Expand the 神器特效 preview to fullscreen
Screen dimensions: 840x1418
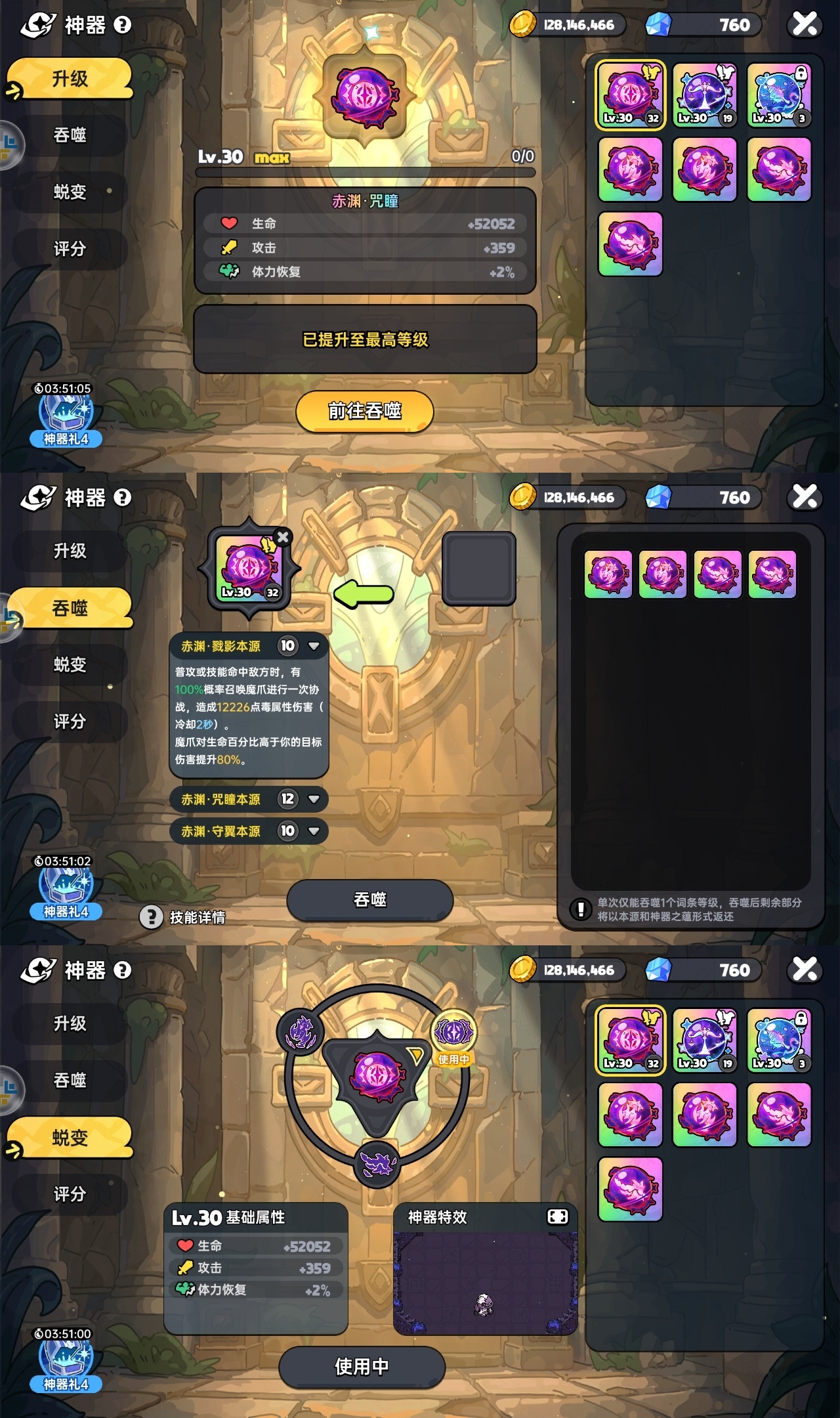coord(557,1217)
